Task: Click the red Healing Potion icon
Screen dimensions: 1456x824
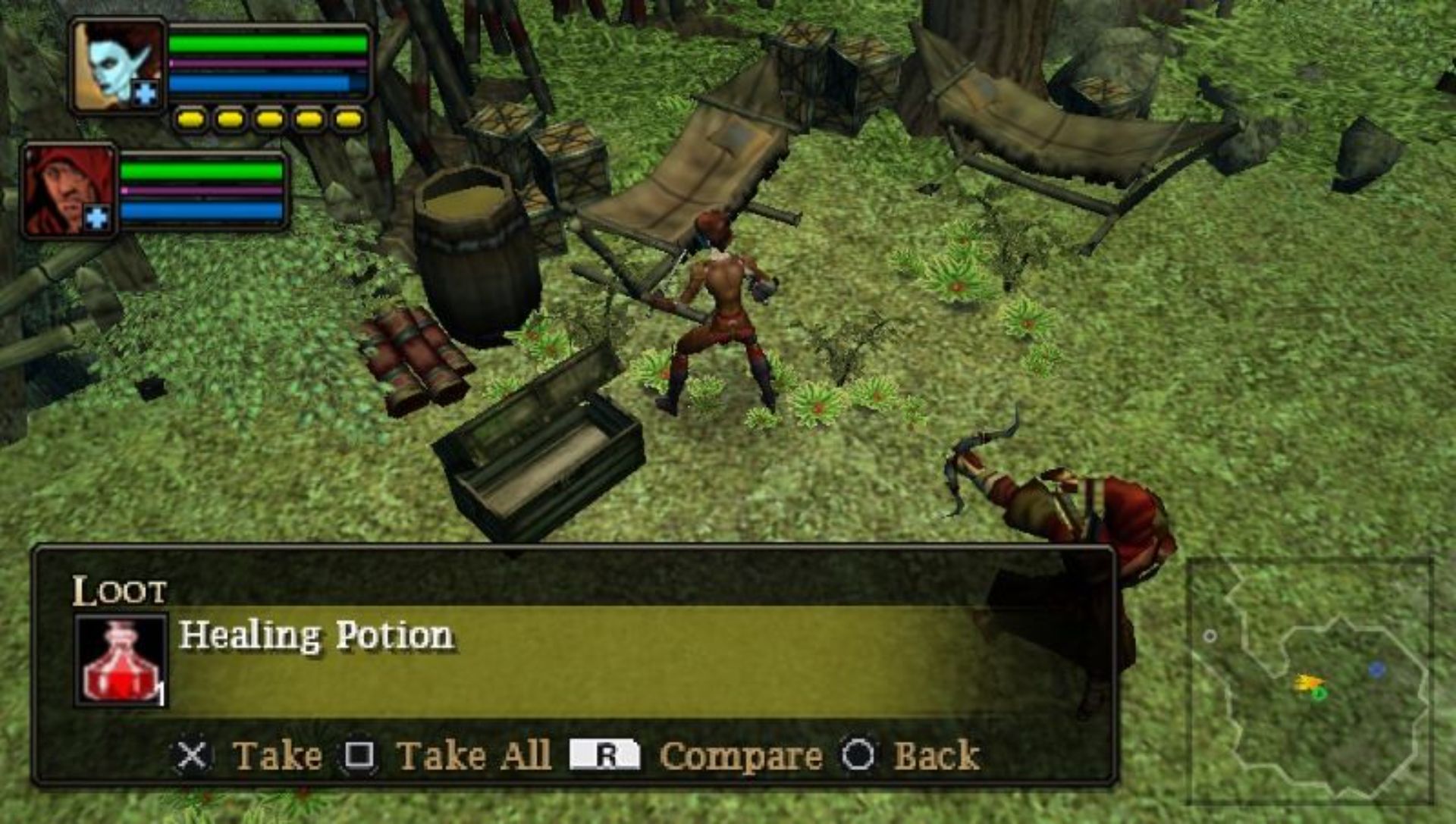Action: 121,661
